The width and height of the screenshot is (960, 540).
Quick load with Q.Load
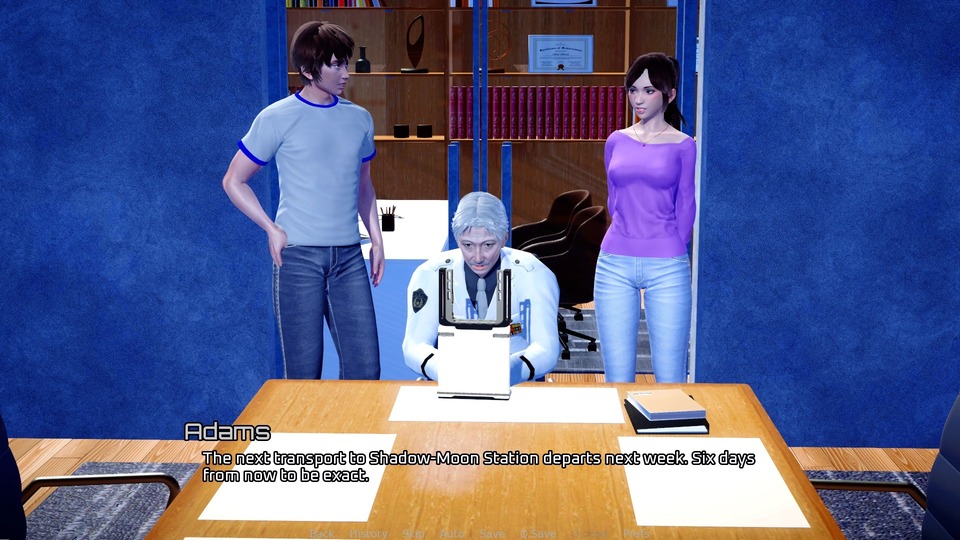pos(590,534)
